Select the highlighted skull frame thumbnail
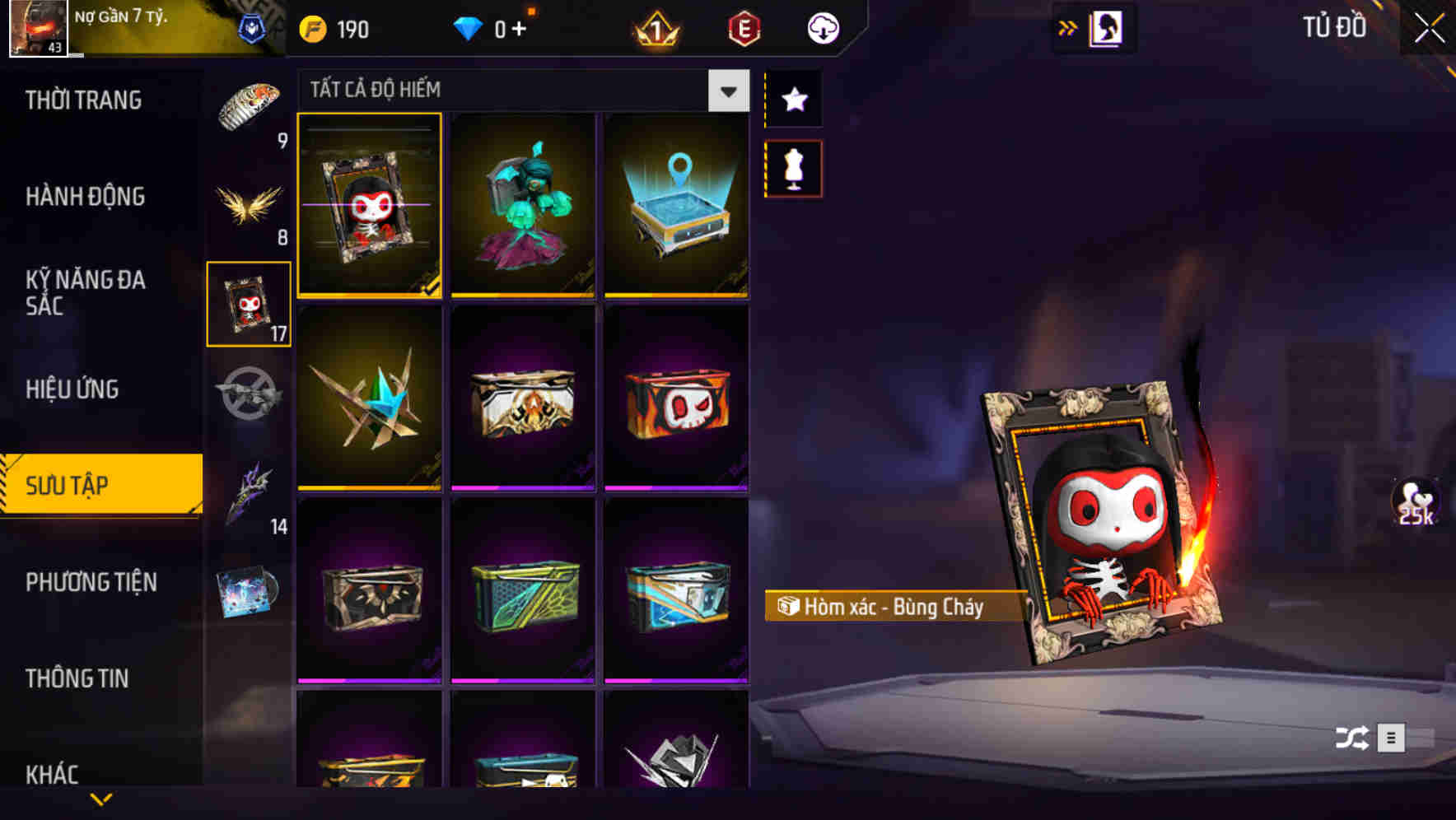Image resolution: width=1456 pixels, height=820 pixels. point(369,207)
